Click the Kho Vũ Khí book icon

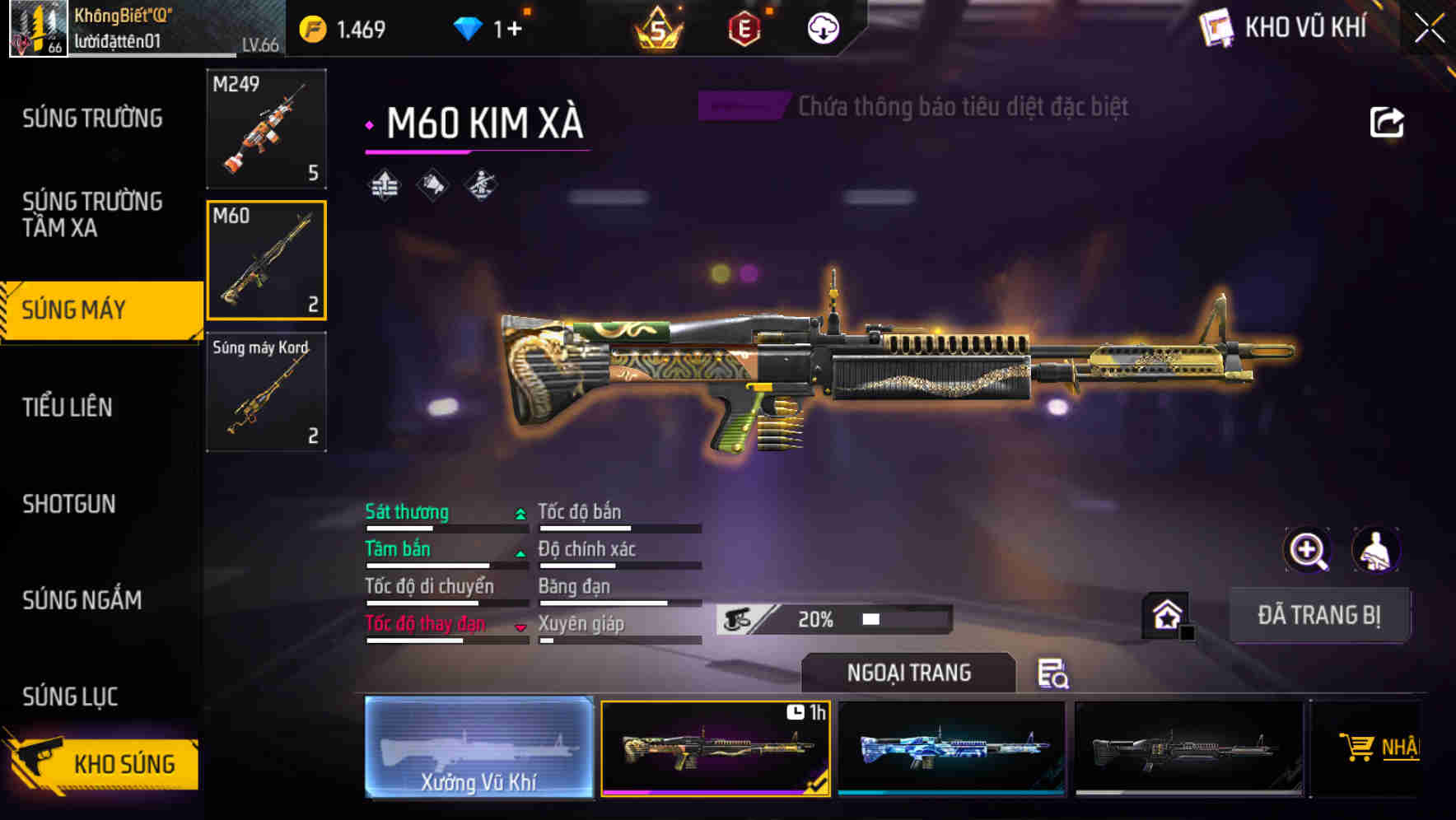pyautogui.click(x=1217, y=27)
